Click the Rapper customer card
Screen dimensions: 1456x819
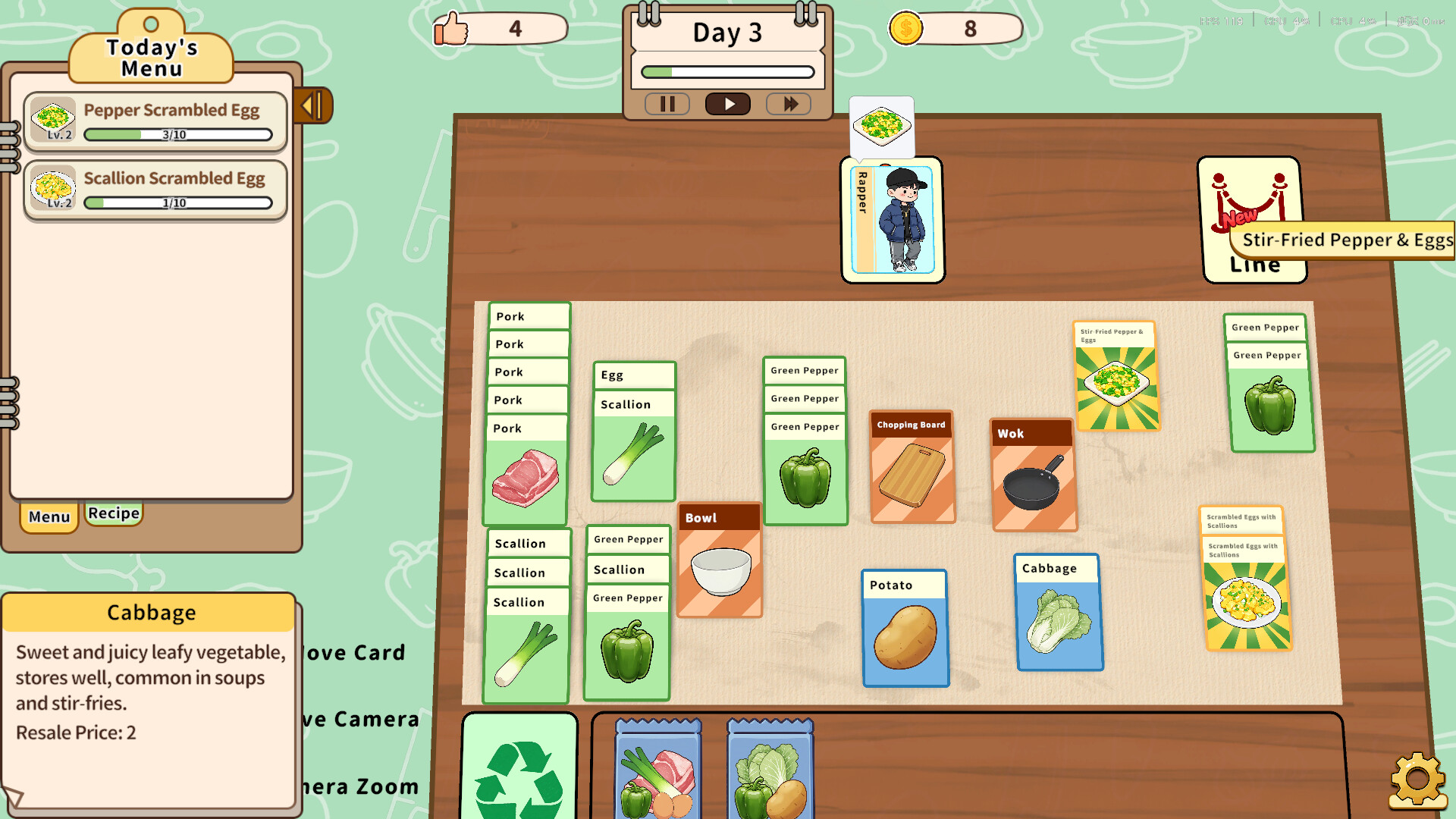(893, 220)
